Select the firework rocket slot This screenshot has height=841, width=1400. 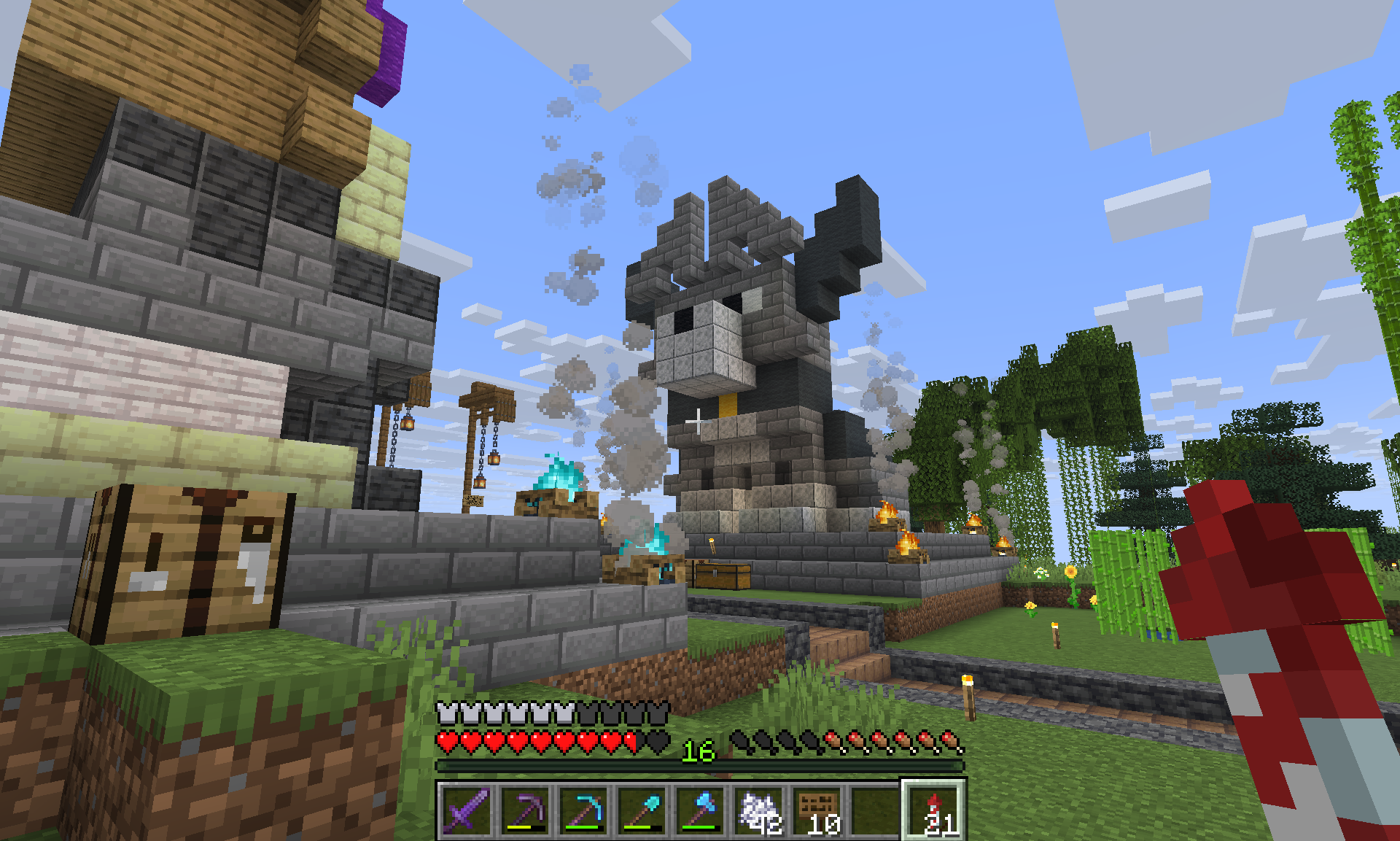(934, 810)
